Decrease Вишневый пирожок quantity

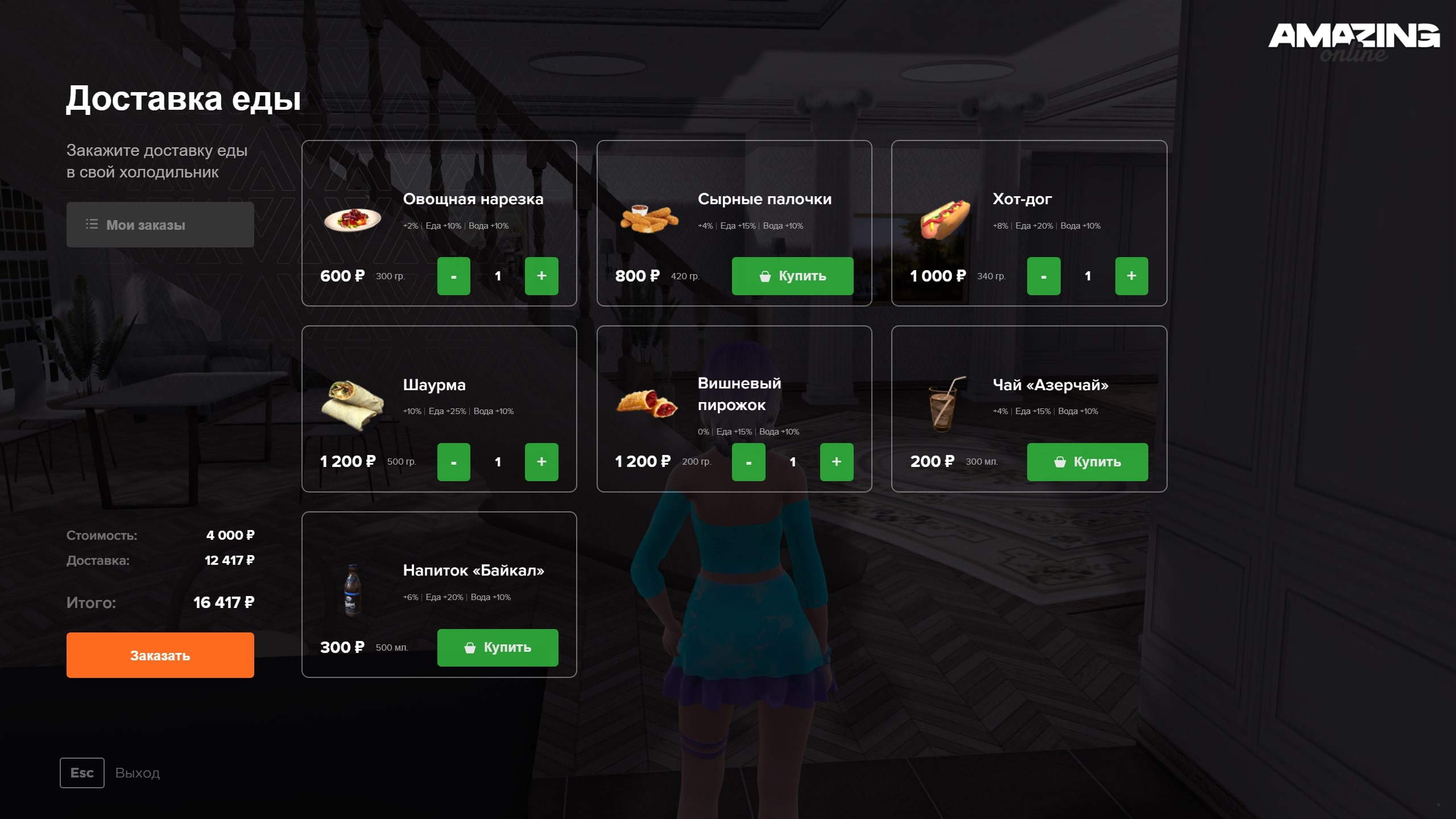coord(748,462)
